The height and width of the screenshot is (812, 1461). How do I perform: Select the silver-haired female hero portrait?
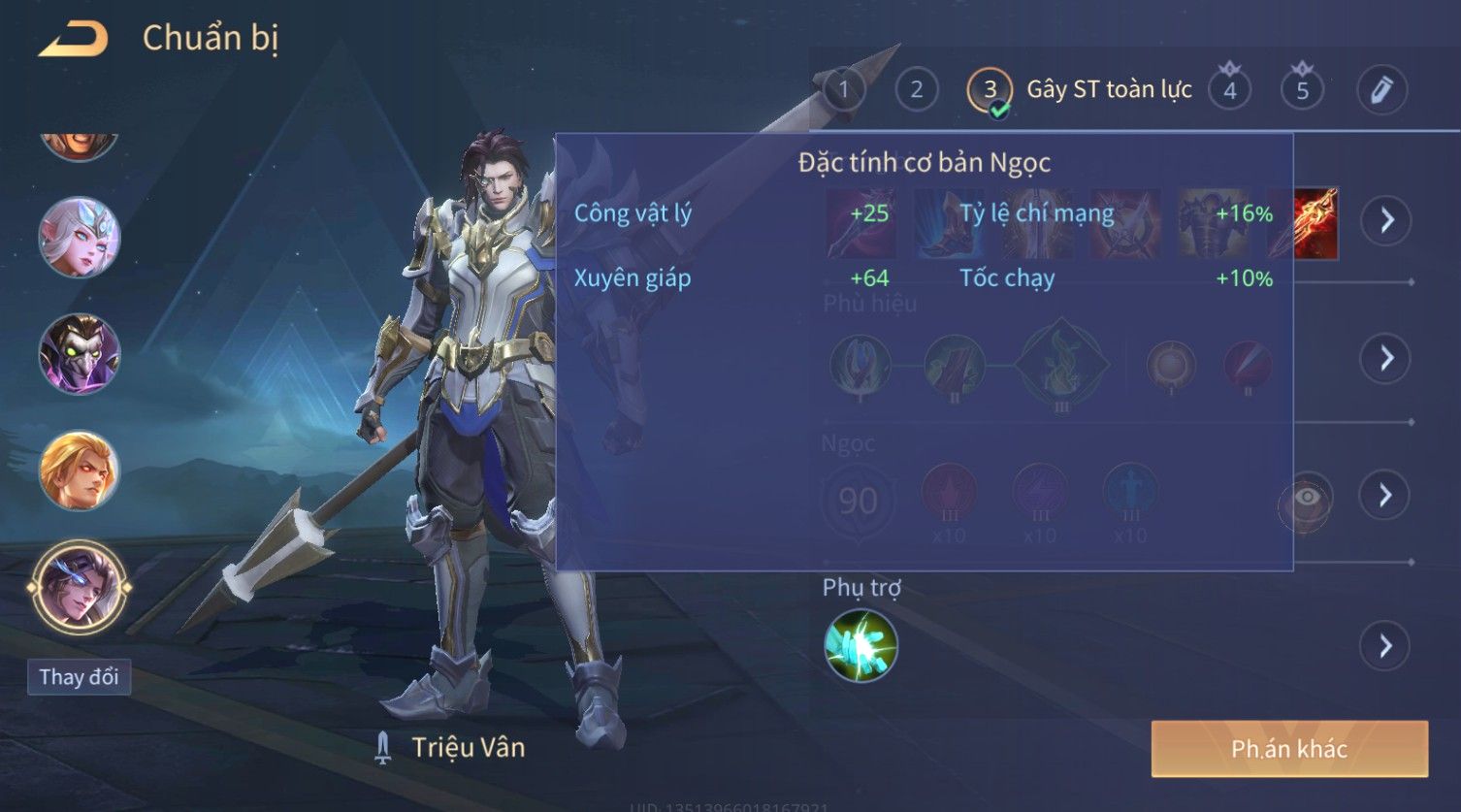coord(80,237)
